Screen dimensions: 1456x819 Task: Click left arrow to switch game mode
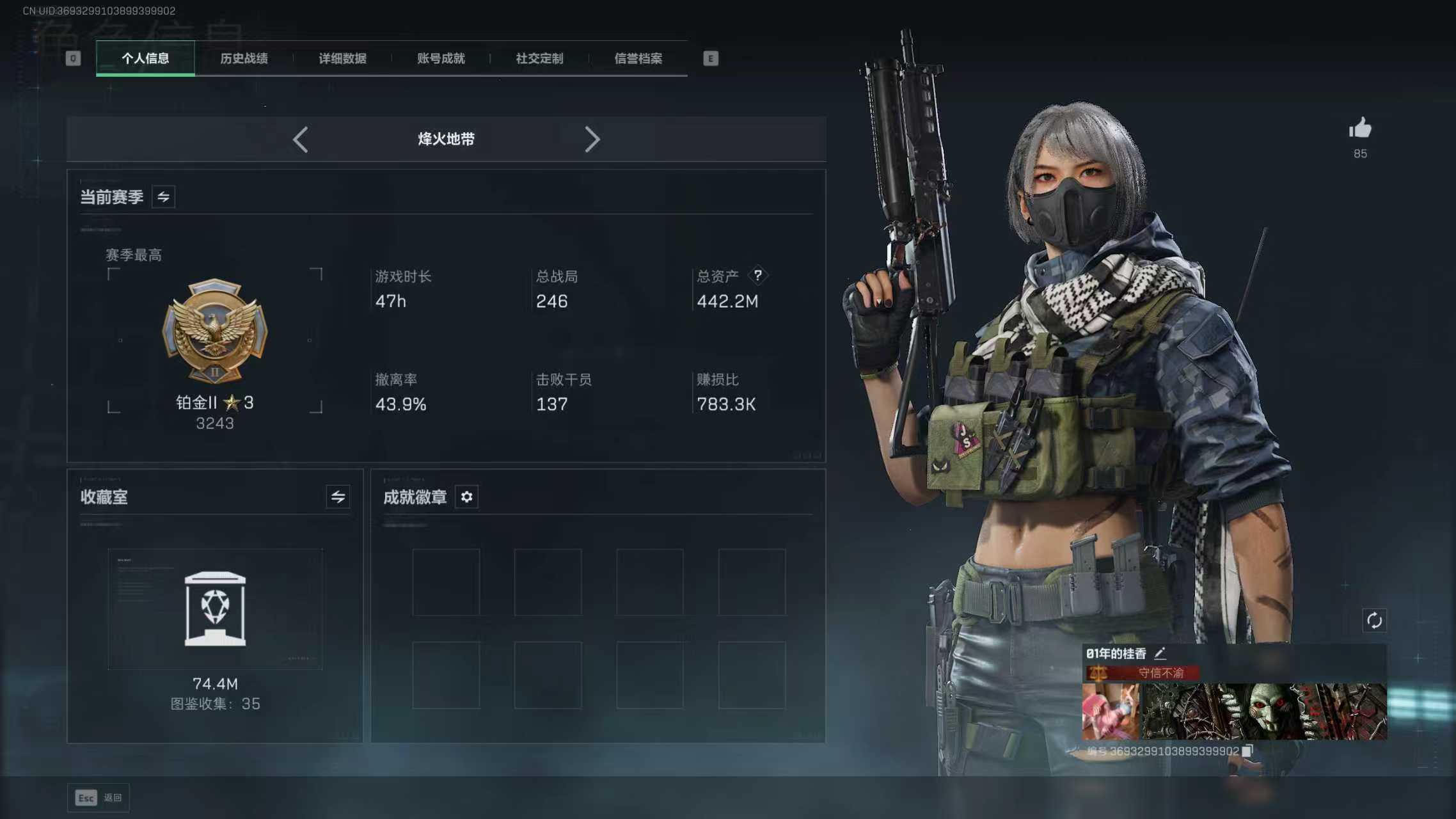pos(301,139)
